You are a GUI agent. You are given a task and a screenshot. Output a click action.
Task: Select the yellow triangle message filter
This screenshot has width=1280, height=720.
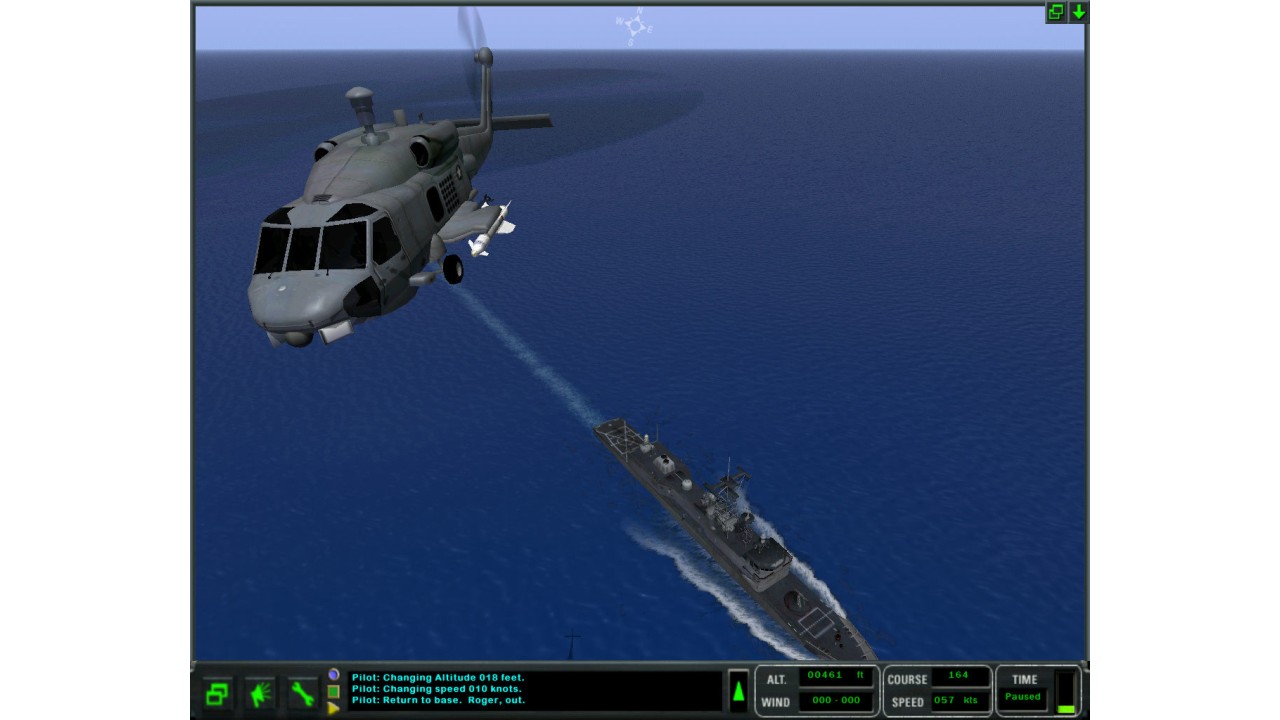(334, 707)
